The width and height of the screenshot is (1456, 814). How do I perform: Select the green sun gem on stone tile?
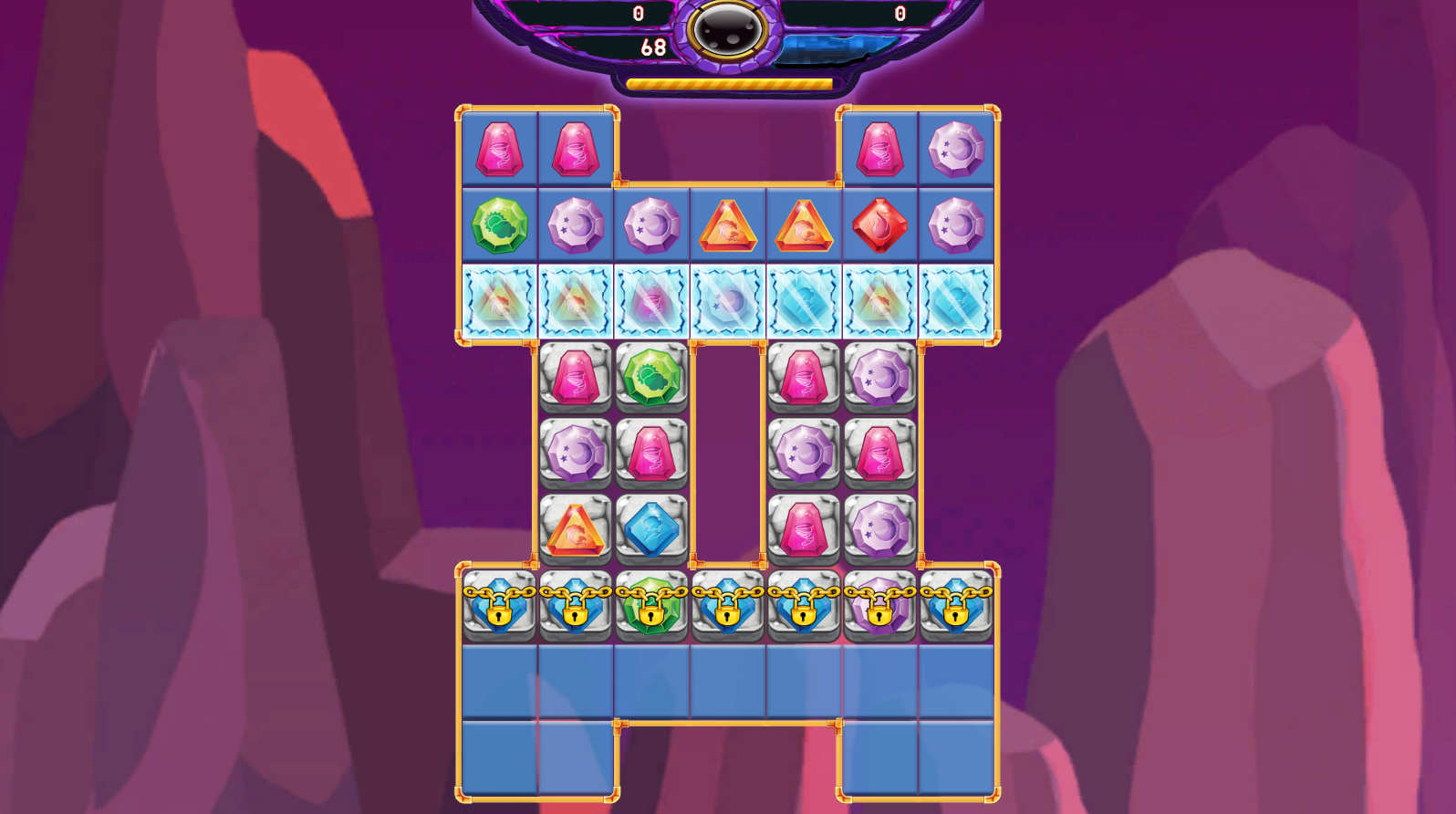(x=651, y=377)
